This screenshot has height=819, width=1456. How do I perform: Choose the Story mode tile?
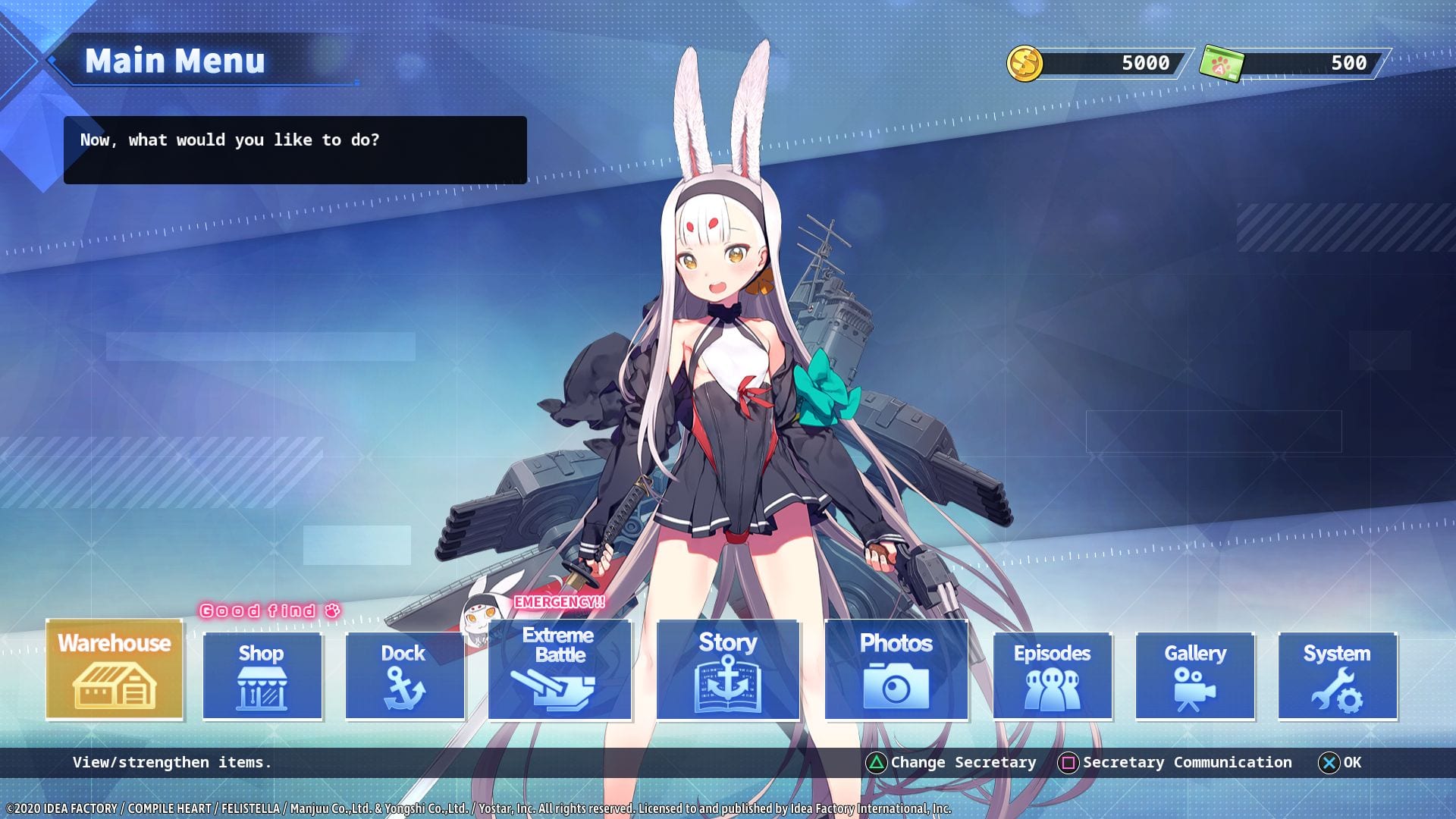tap(728, 670)
